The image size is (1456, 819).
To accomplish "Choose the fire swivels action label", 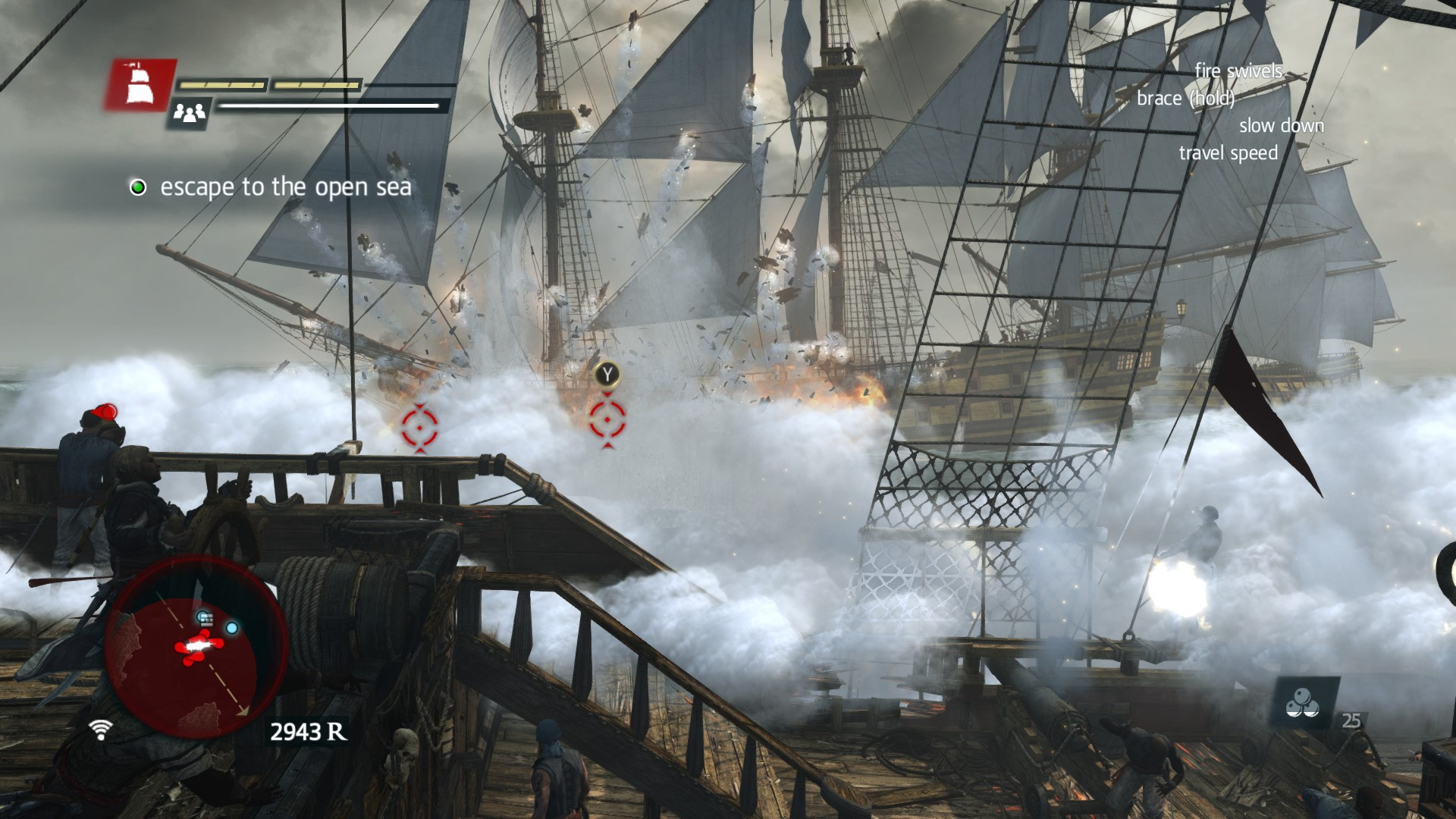I will (x=1238, y=71).
